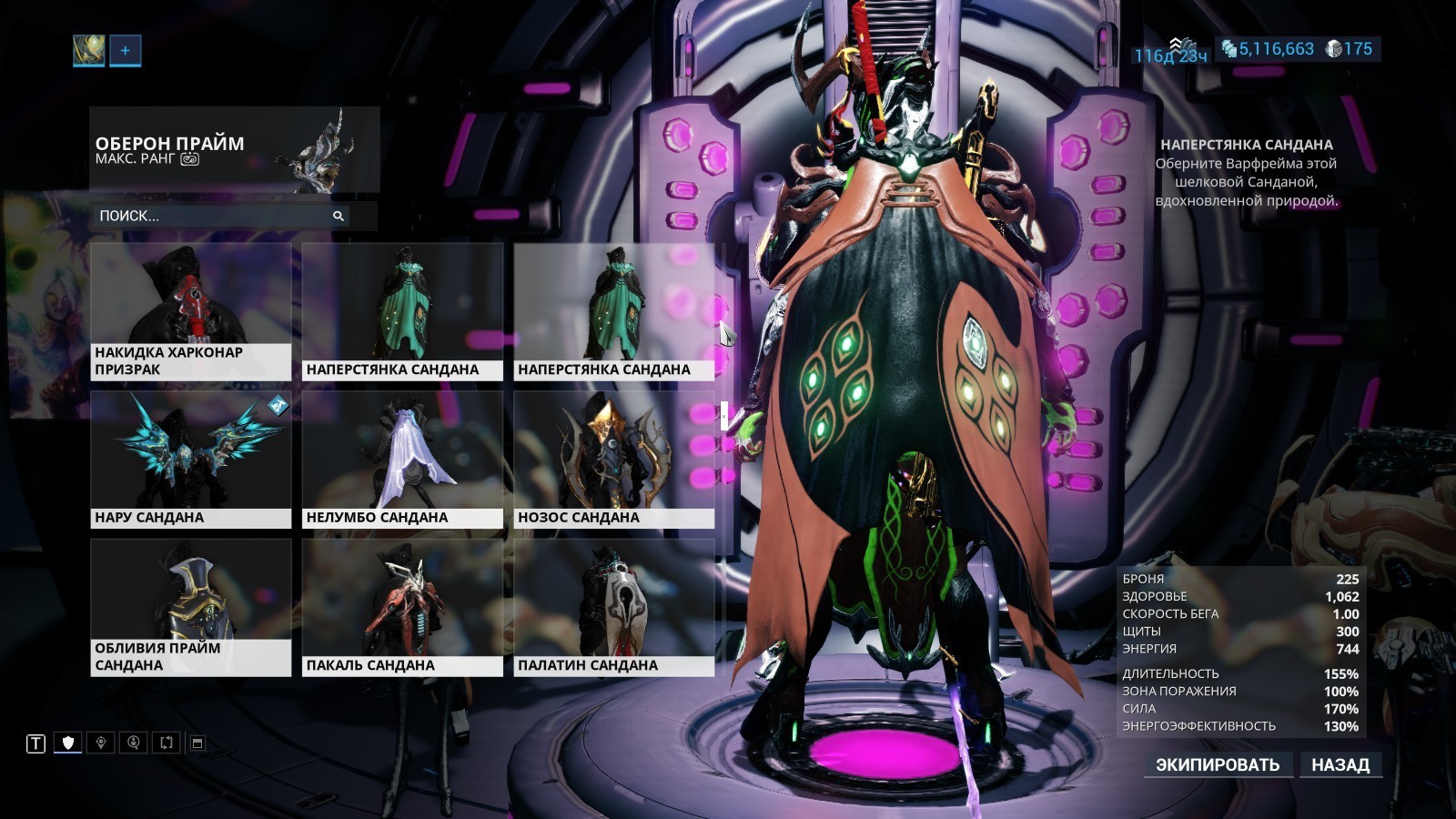Switch to the shield filter tab
The height and width of the screenshot is (819, 1456).
click(x=68, y=743)
